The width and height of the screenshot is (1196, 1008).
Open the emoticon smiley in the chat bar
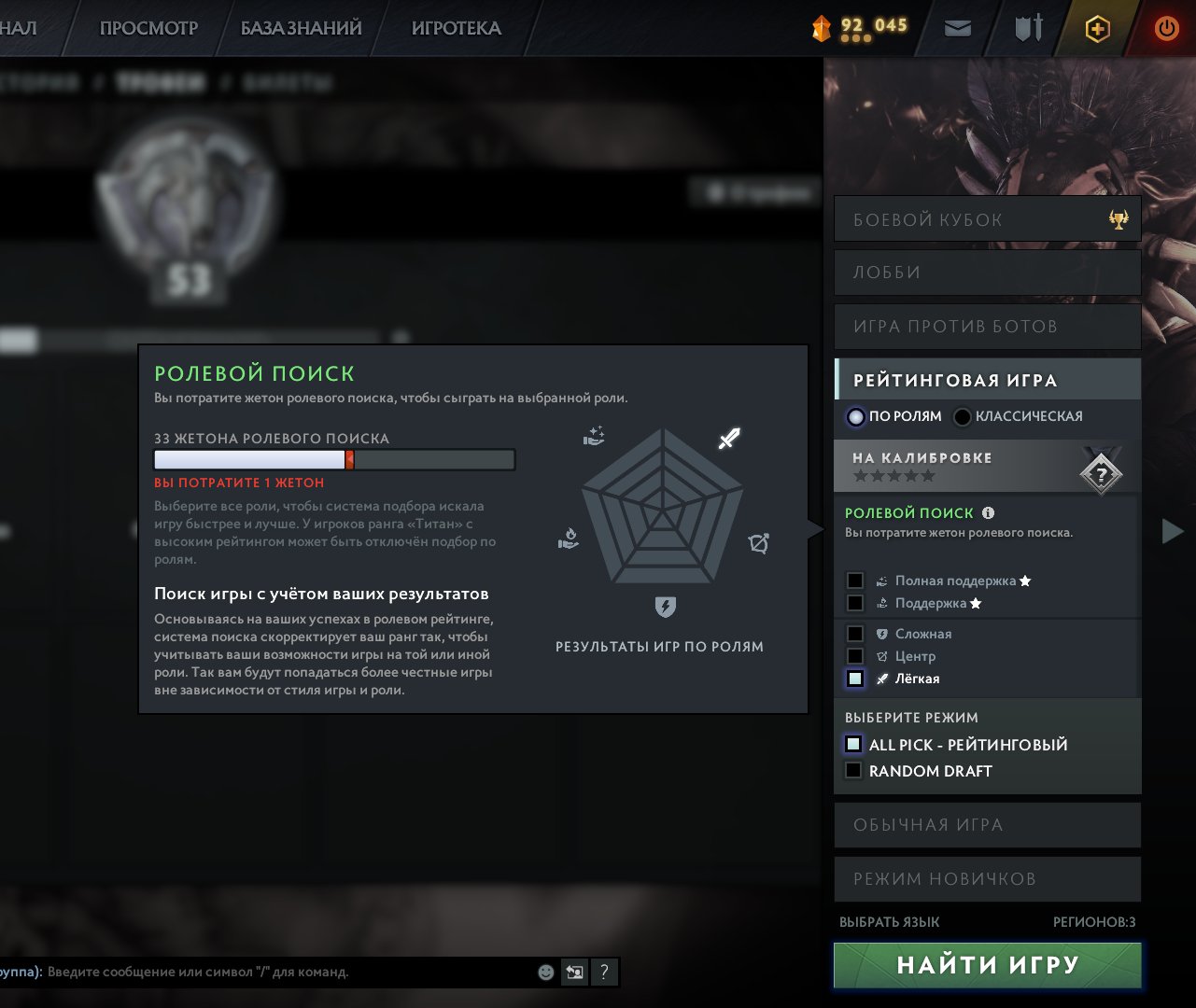pyautogui.click(x=545, y=972)
